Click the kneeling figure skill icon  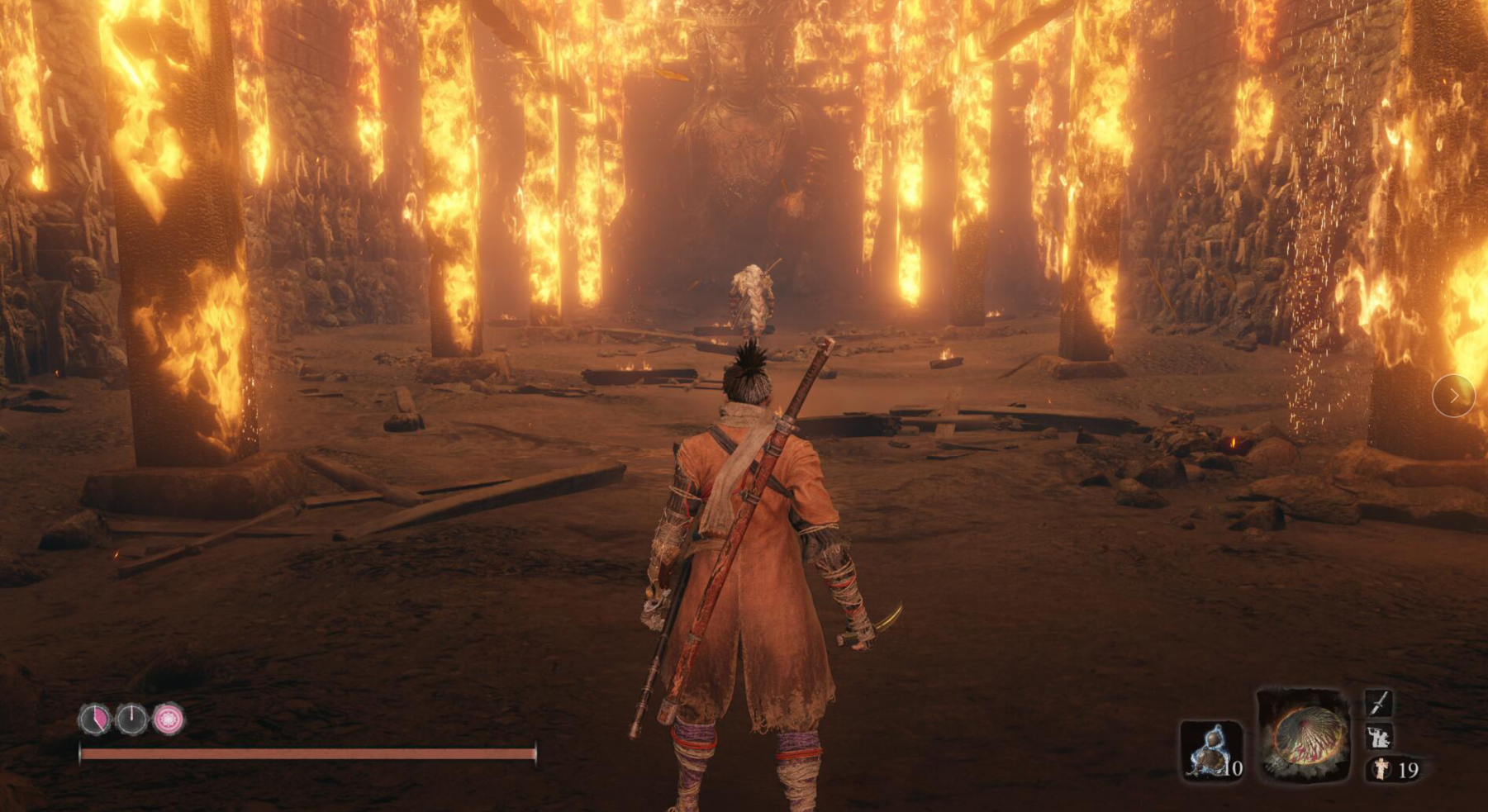[1379, 737]
